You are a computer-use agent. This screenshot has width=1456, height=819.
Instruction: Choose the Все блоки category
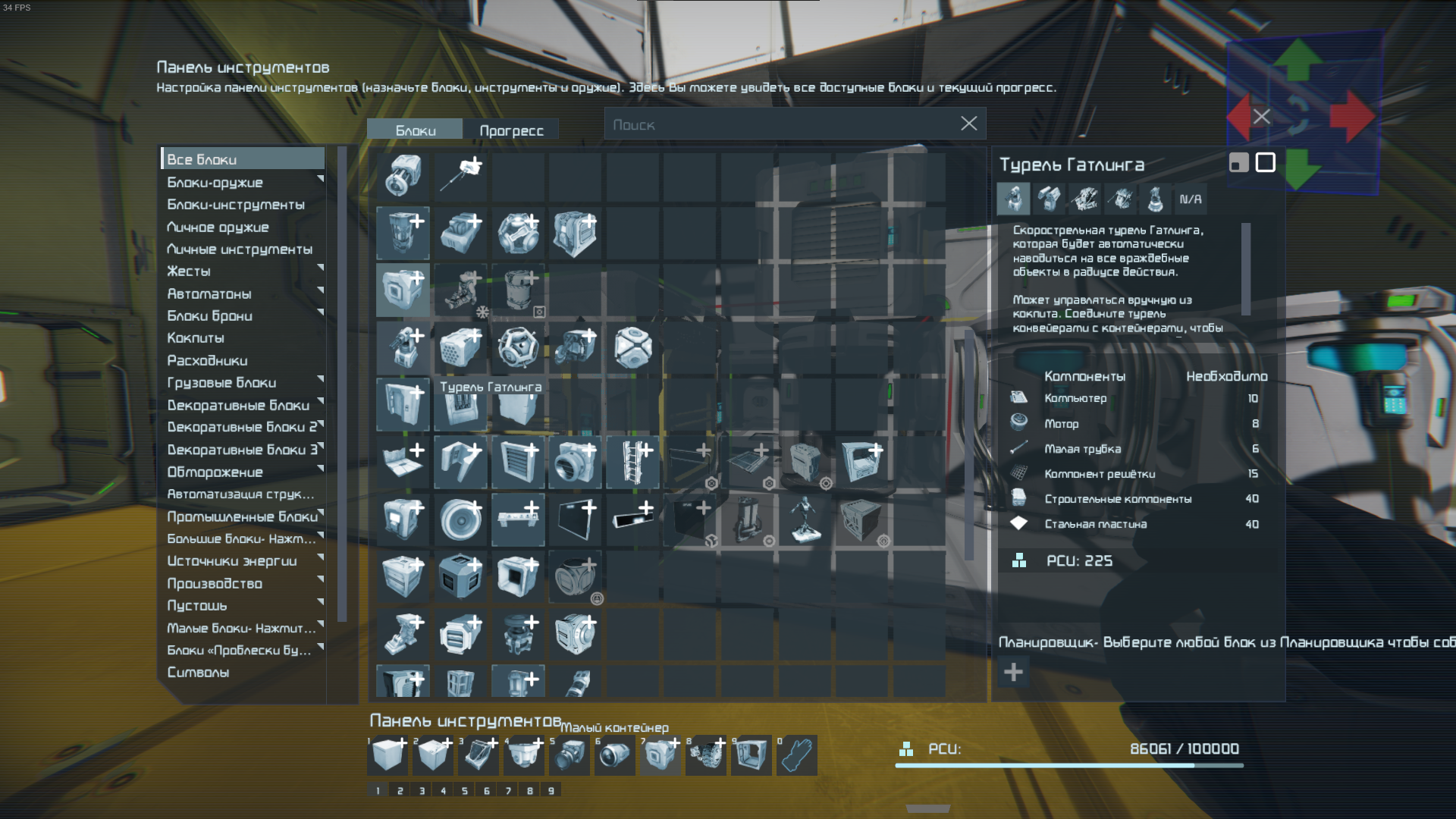tap(243, 159)
